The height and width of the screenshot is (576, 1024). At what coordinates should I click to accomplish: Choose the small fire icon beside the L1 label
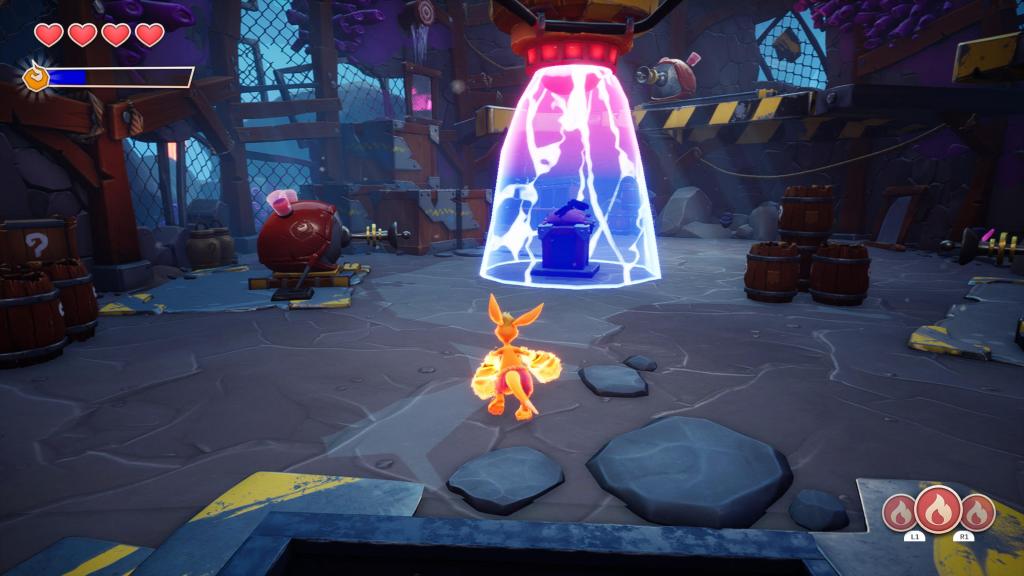click(x=902, y=514)
